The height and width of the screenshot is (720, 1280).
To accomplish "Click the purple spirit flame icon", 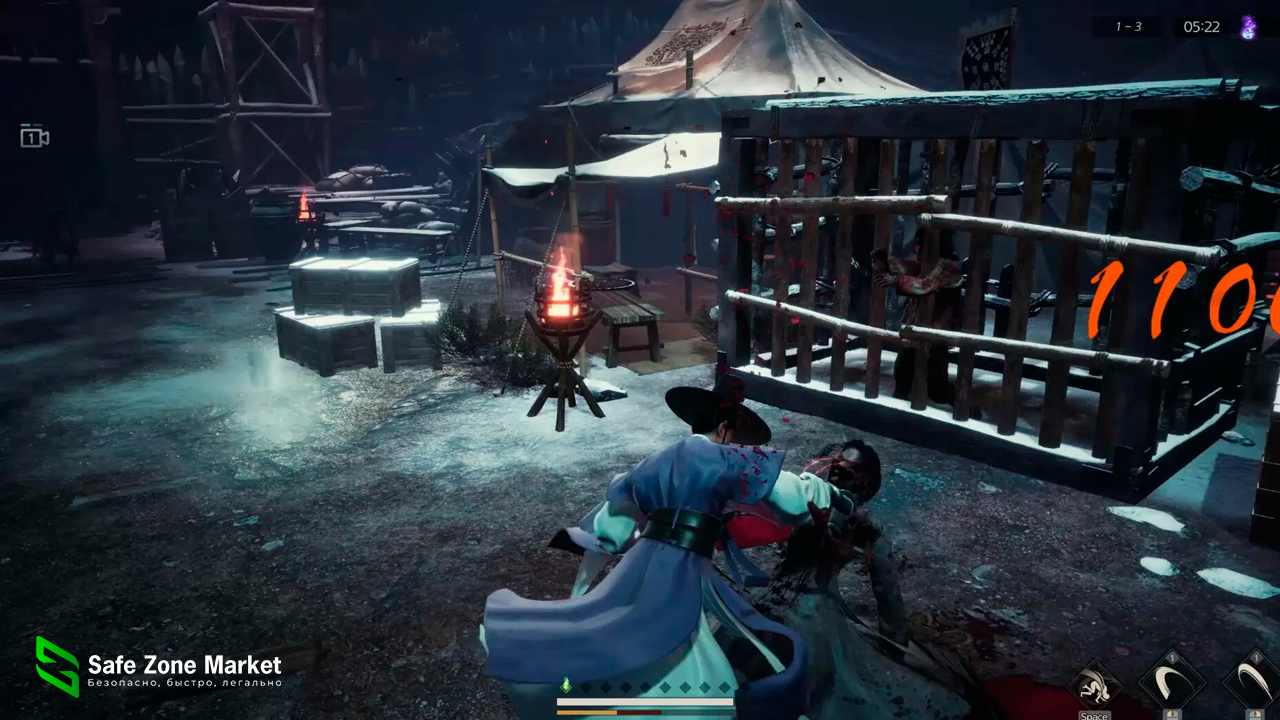I will coord(1248,27).
